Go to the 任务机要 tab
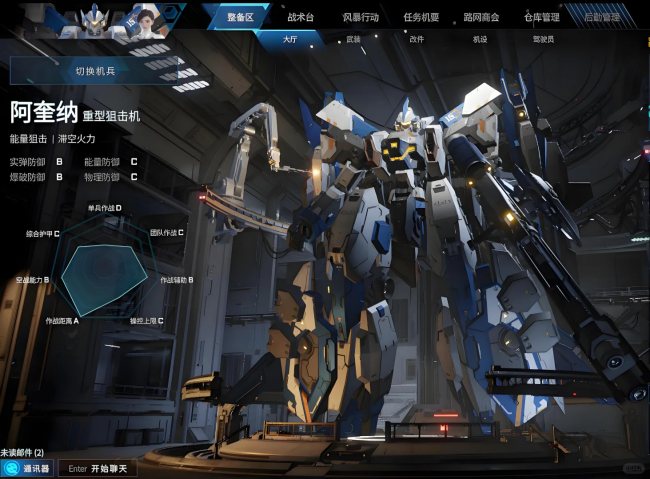Image resolution: width=650 pixels, height=479 pixels. pyautogui.click(x=421, y=17)
